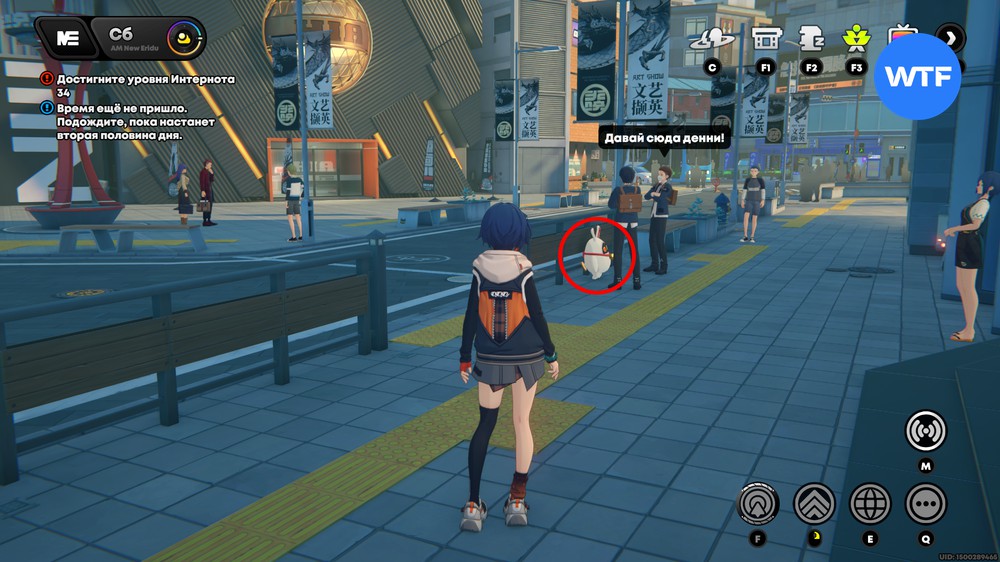Open the signal broadcast map button
Screen dimensions: 1000x562
tap(925, 431)
